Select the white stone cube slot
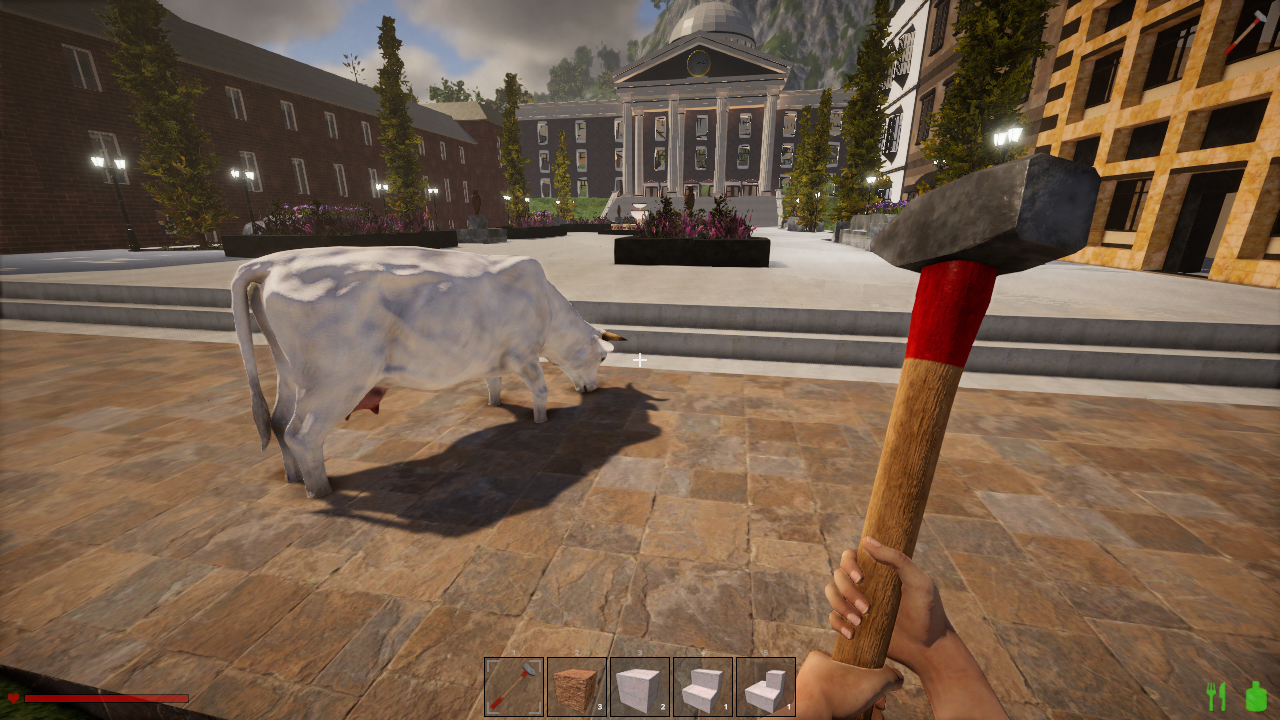The height and width of the screenshot is (720, 1280). tap(640, 687)
